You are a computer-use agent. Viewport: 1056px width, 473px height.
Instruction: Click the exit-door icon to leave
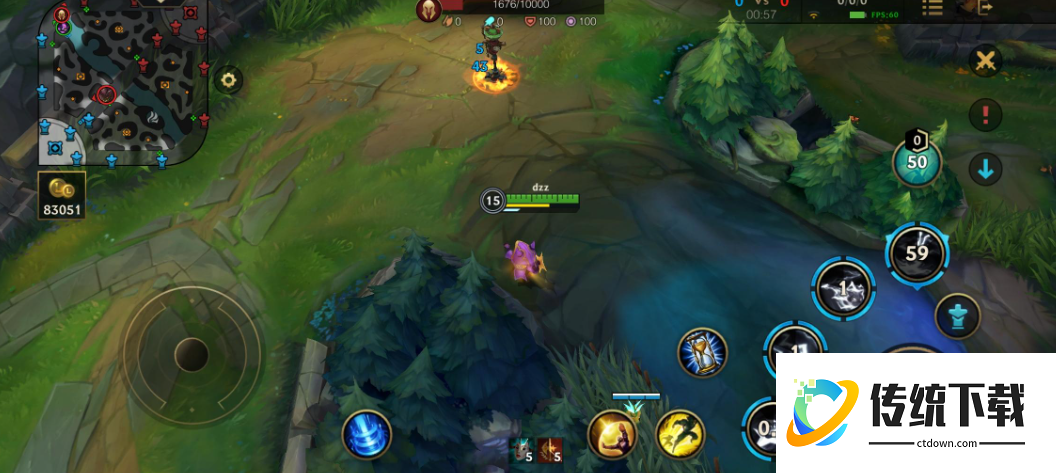pos(985,8)
